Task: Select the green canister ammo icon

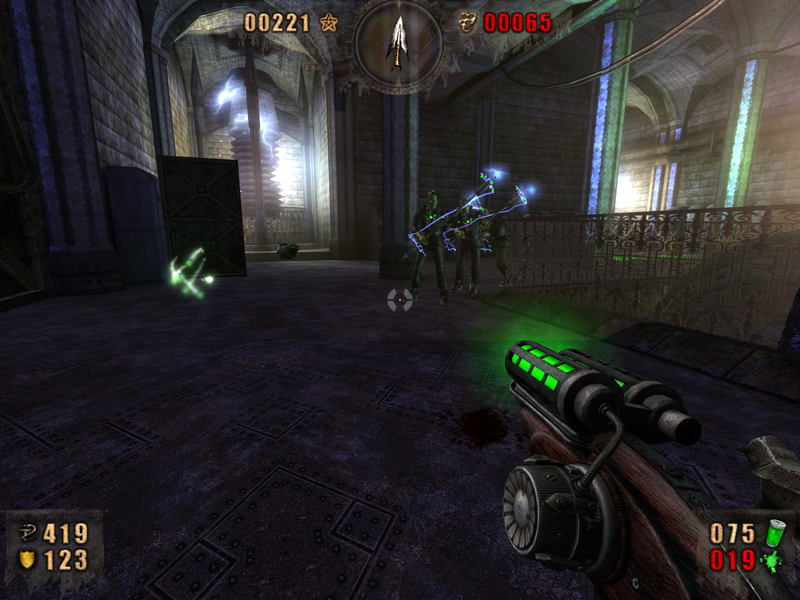Action: coord(772,533)
